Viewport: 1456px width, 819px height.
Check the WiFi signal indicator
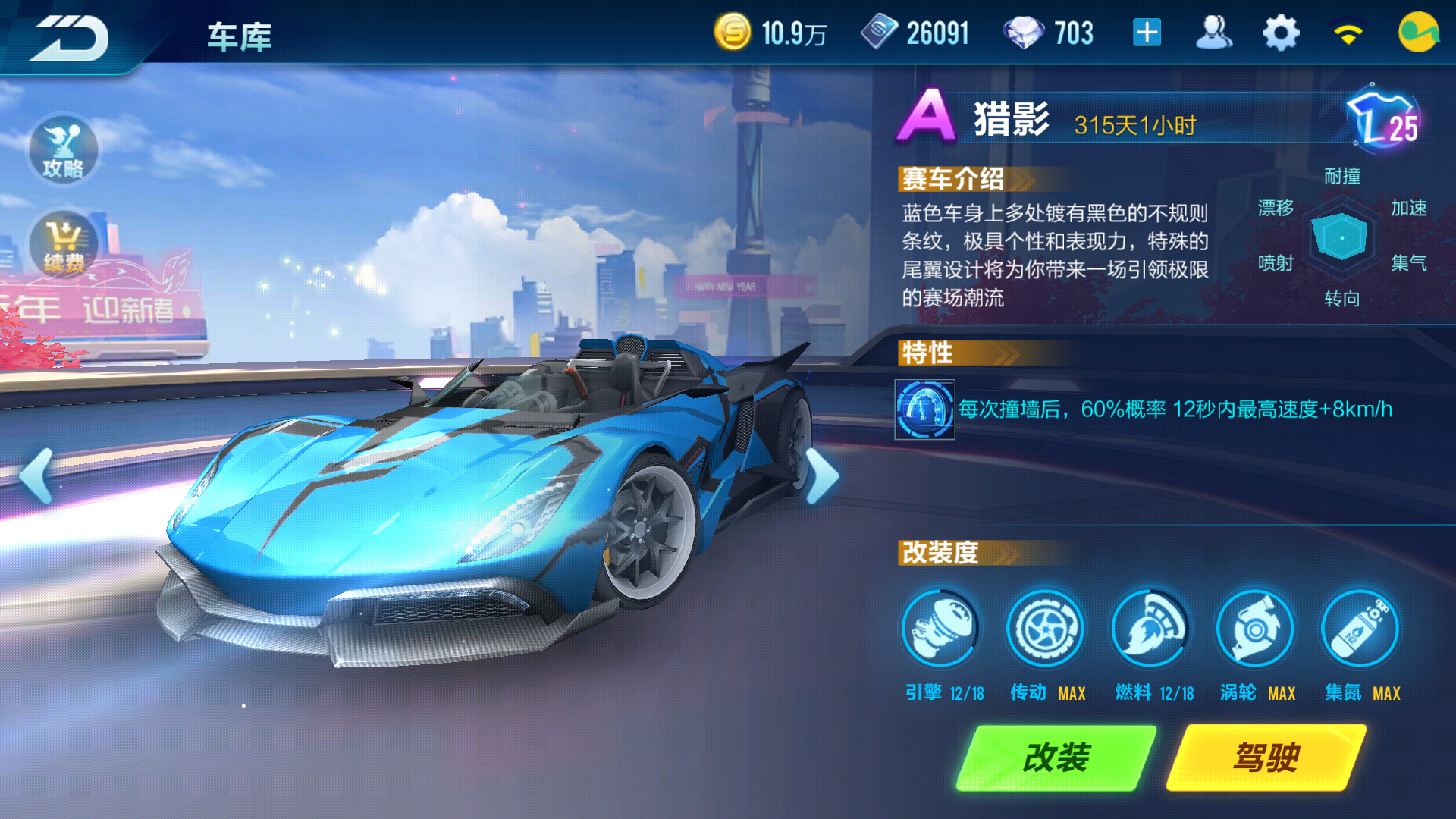tap(1350, 32)
